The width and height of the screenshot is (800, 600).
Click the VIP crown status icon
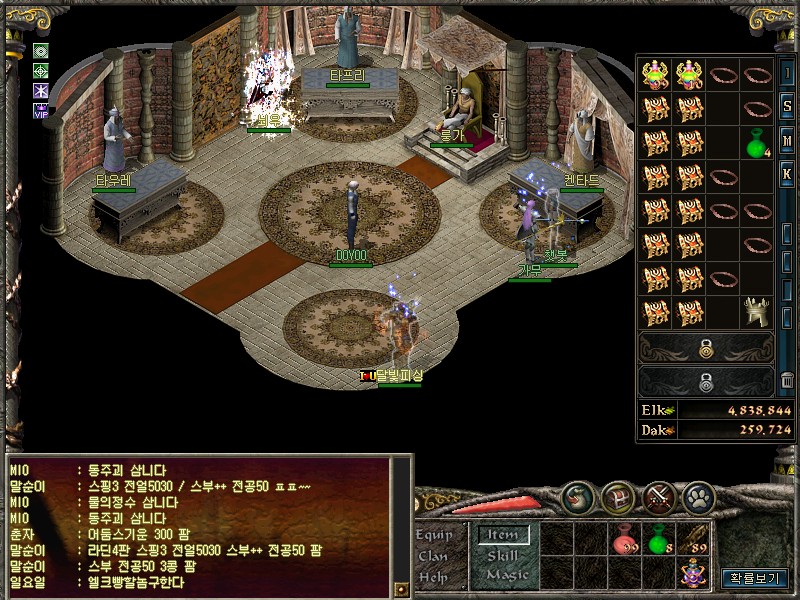41,110
